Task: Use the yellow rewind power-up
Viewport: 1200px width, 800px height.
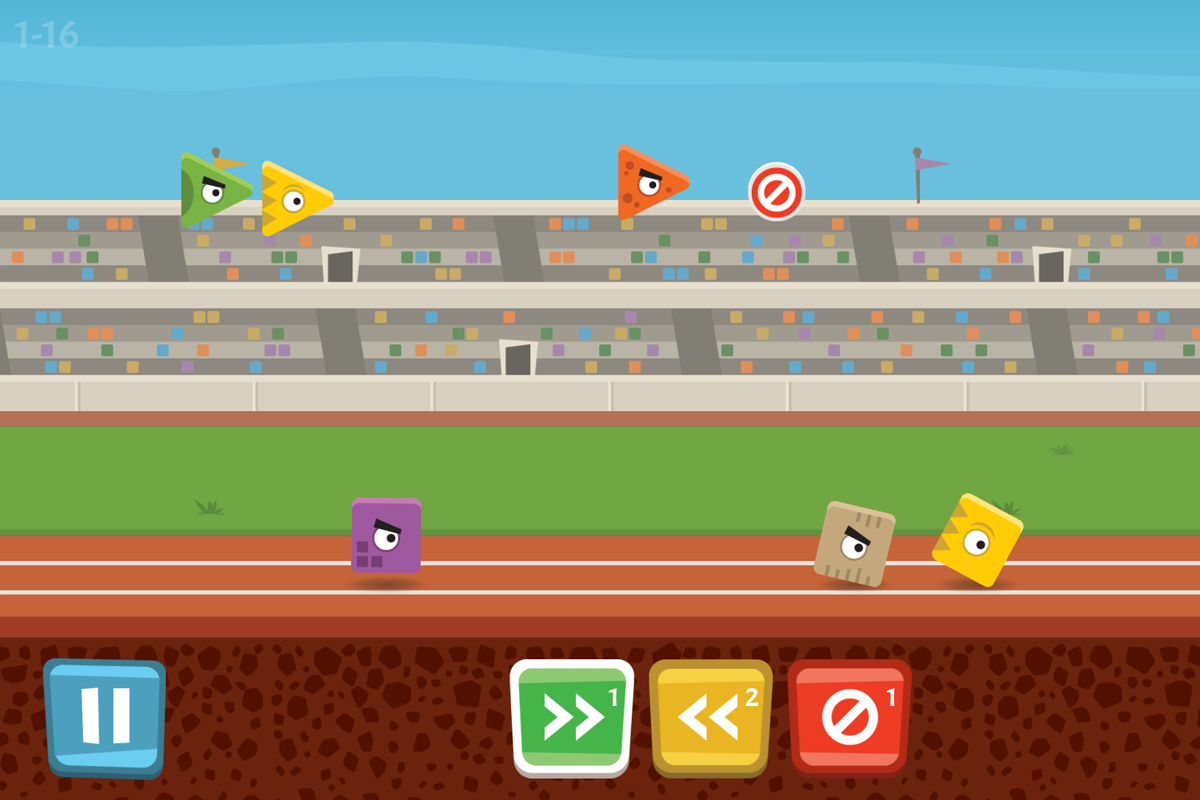Action: pyautogui.click(x=710, y=716)
